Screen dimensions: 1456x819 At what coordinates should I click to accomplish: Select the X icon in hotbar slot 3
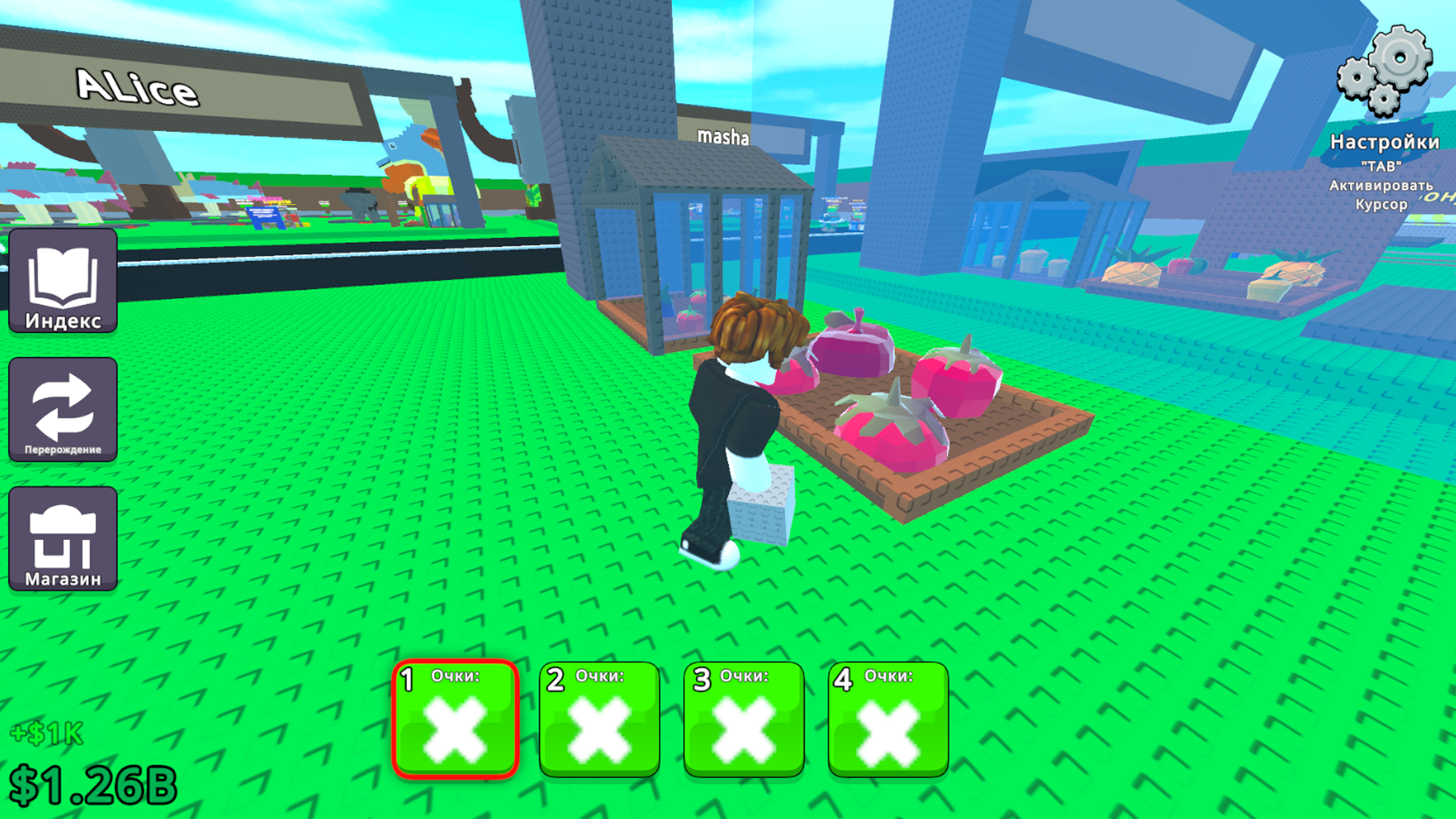744,728
